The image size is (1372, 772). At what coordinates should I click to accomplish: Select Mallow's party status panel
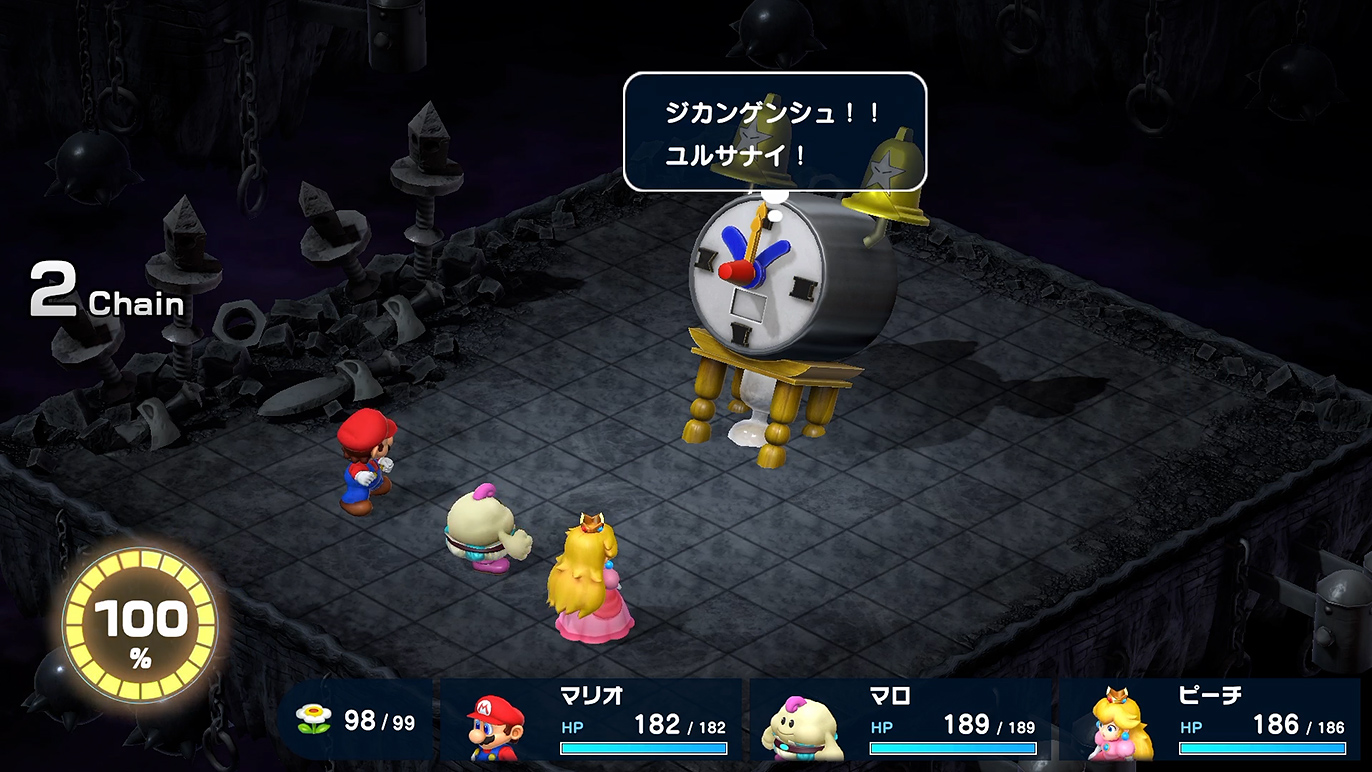[x=900, y=720]
